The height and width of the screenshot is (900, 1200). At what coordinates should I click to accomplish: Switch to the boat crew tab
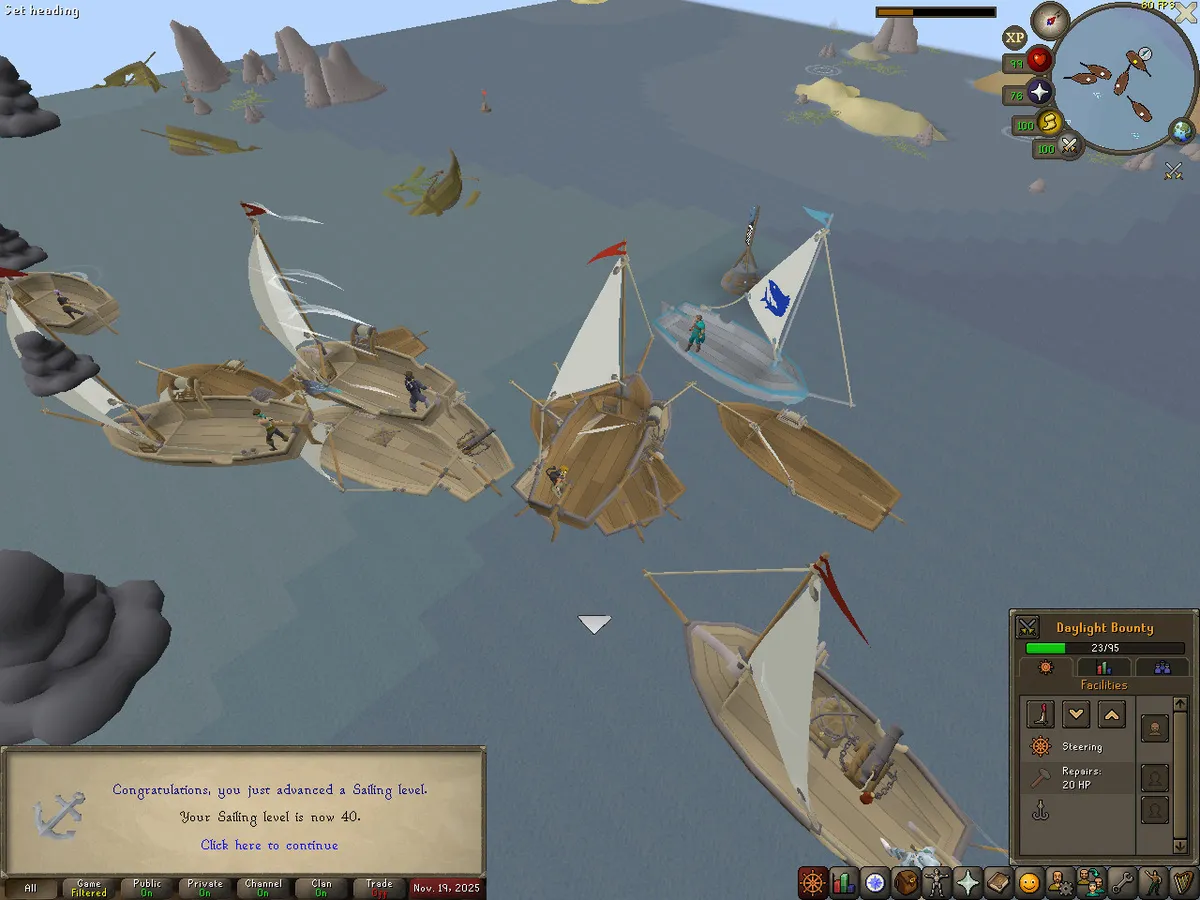click(x=1162, y=667)
